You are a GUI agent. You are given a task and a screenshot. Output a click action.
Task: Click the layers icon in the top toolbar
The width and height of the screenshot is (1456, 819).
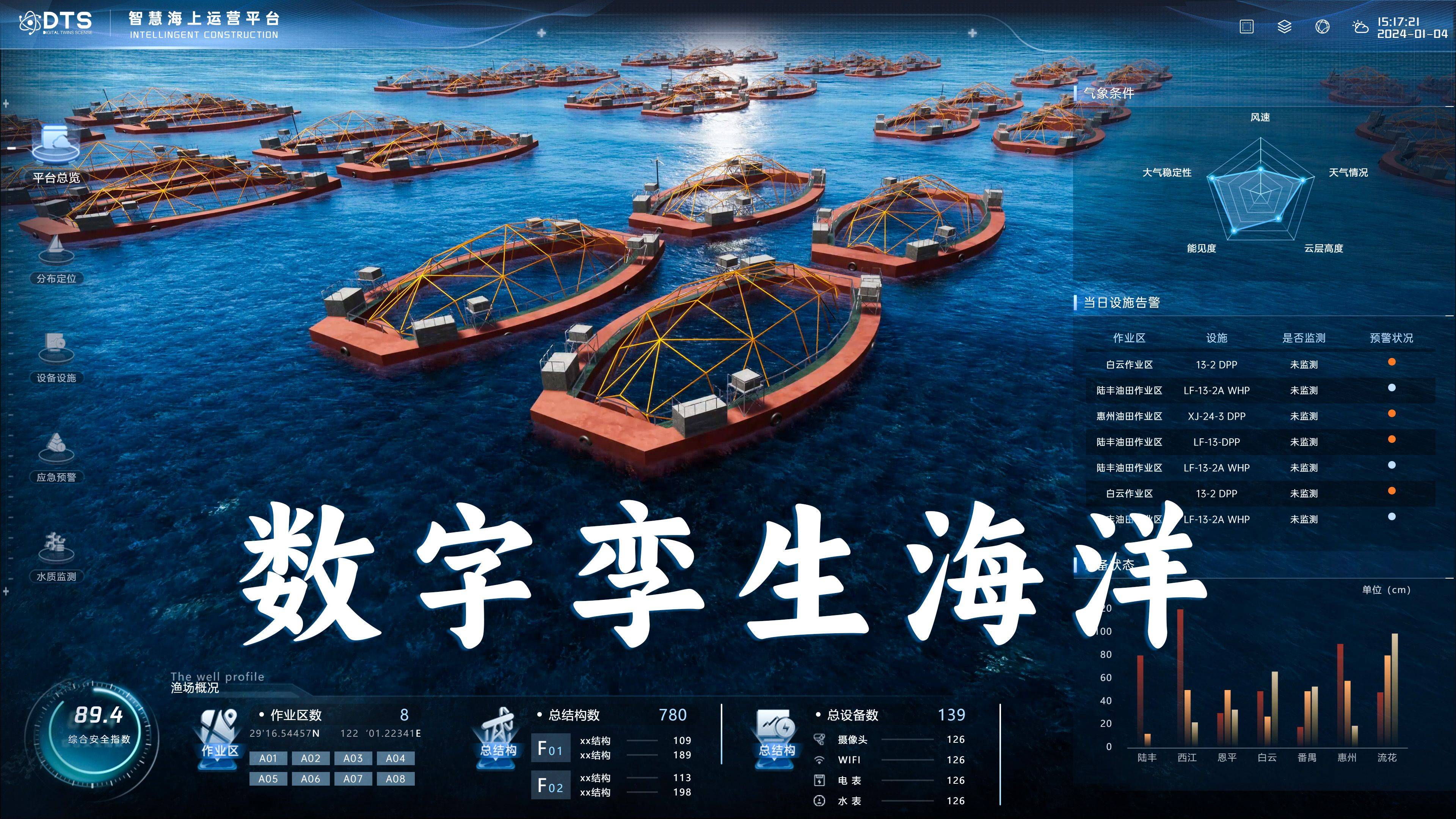[x=1284, y=26]
